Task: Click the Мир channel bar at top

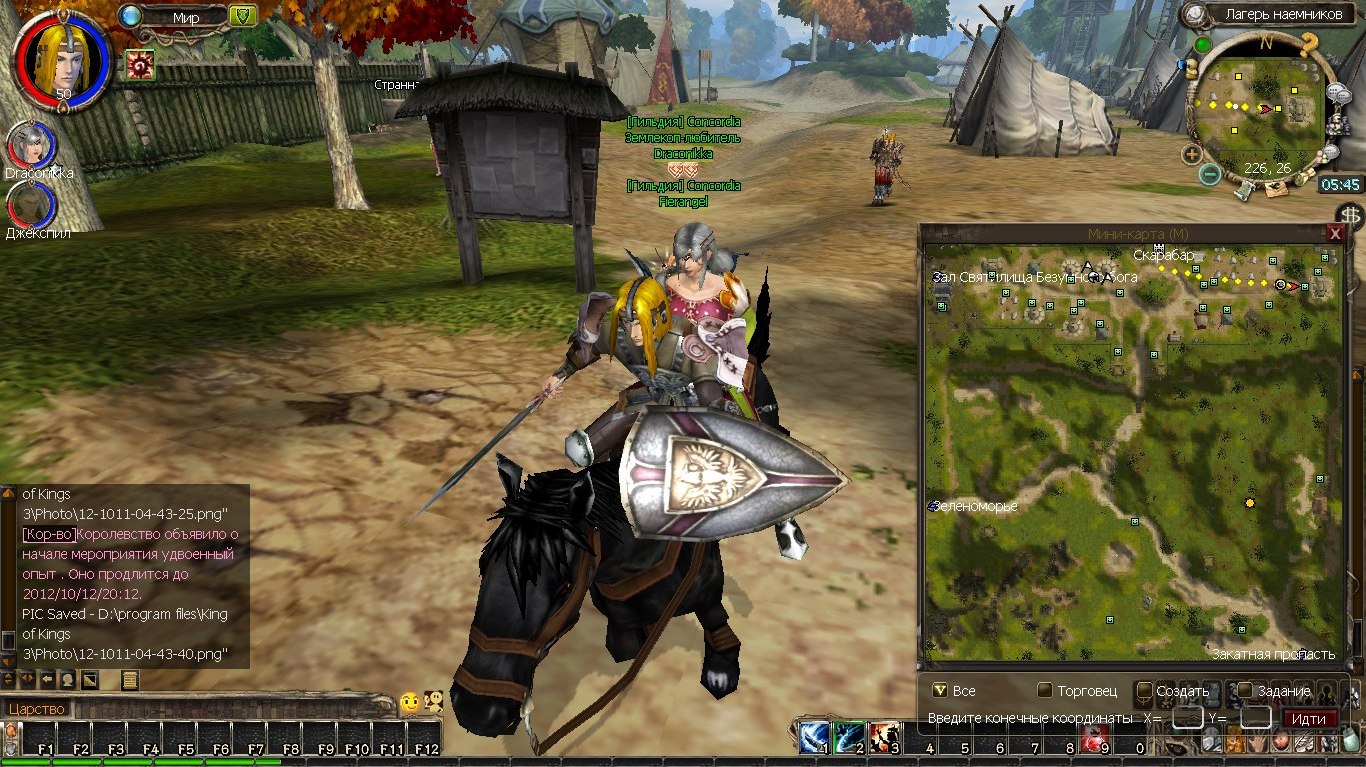Action: pos(185,16)
